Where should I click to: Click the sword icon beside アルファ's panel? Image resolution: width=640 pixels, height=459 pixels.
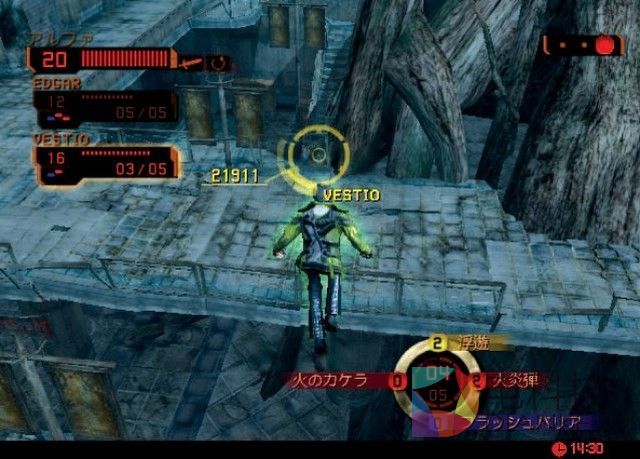pos(190,63)
